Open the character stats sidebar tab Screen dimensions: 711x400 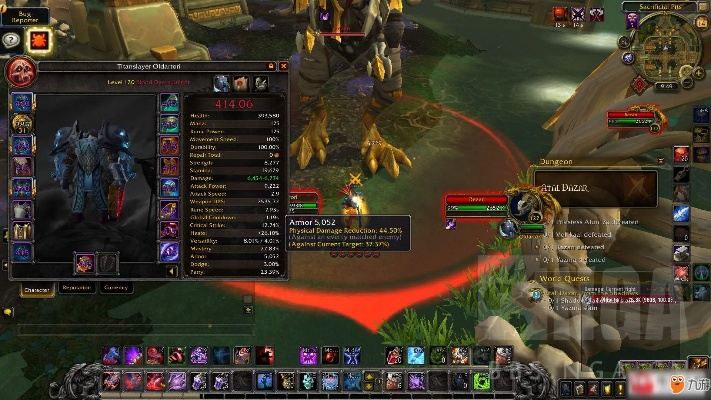coord(218,83)
